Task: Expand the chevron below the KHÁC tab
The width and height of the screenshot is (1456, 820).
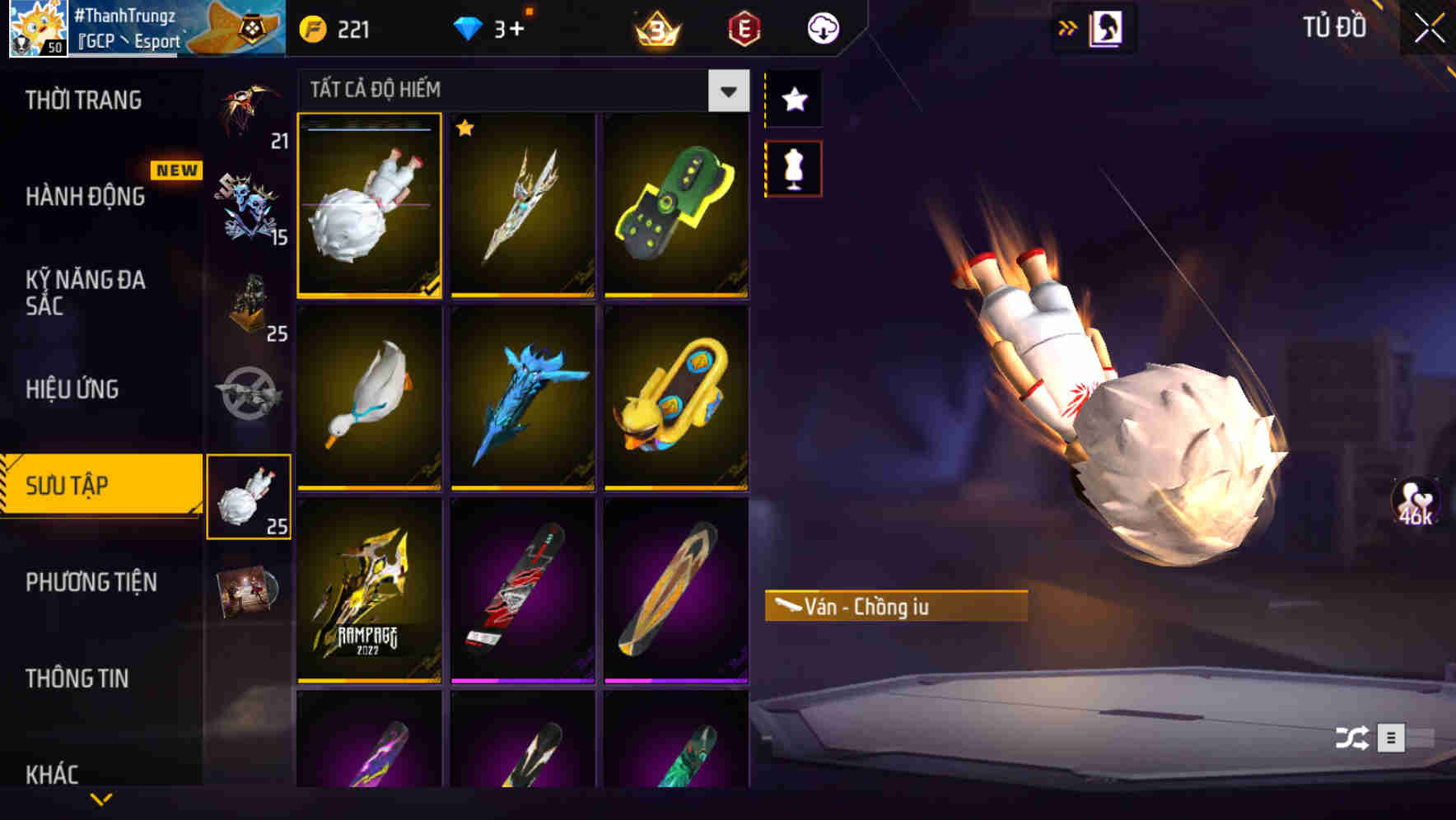Action: 100,799
